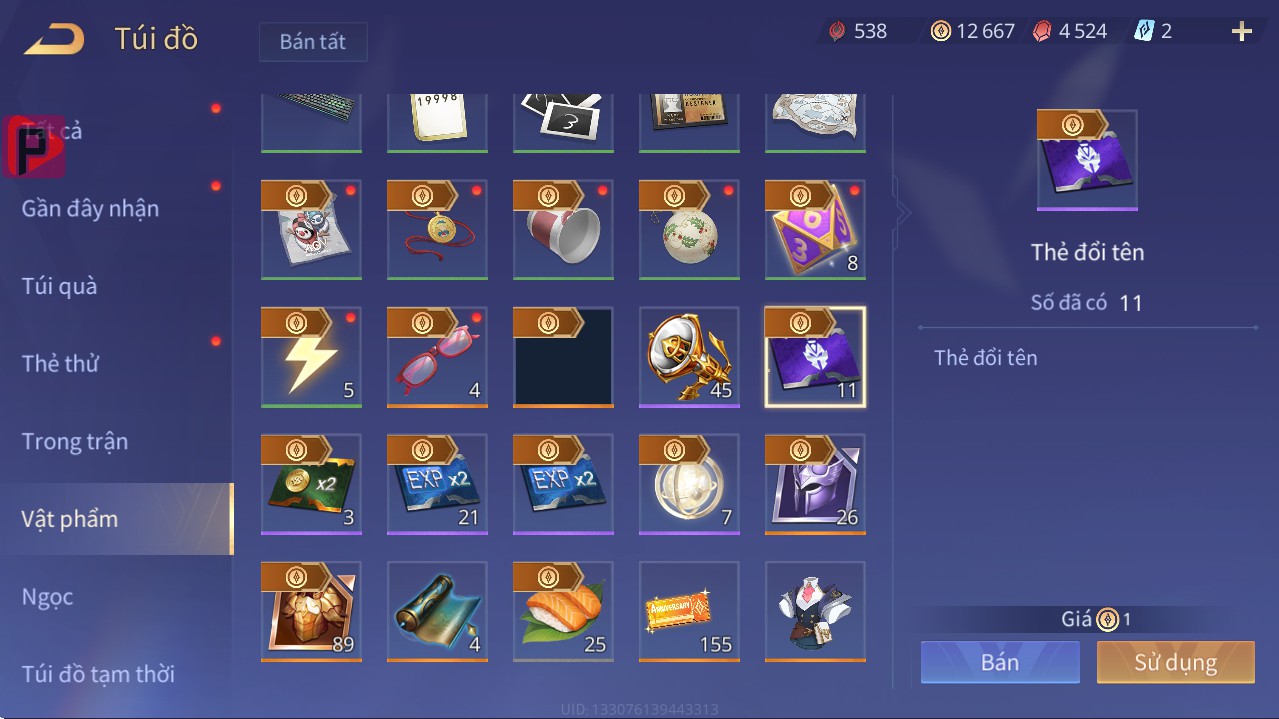Select the double gold card item
Screen dimensions: 1279x719
pyautogui.click(x=311, y=484)
